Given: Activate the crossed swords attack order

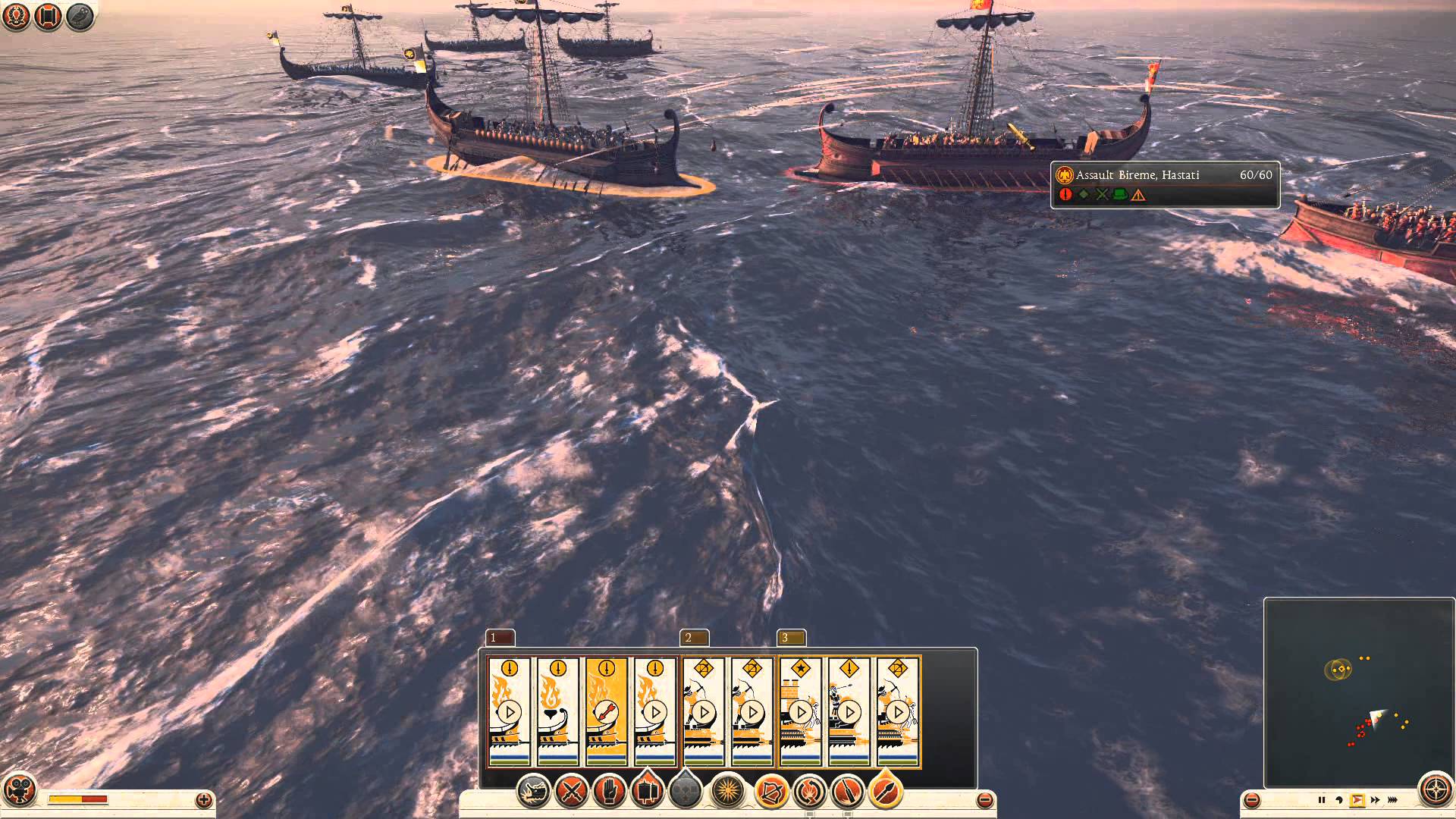Looking at the screenshot, I should [571, 792].
